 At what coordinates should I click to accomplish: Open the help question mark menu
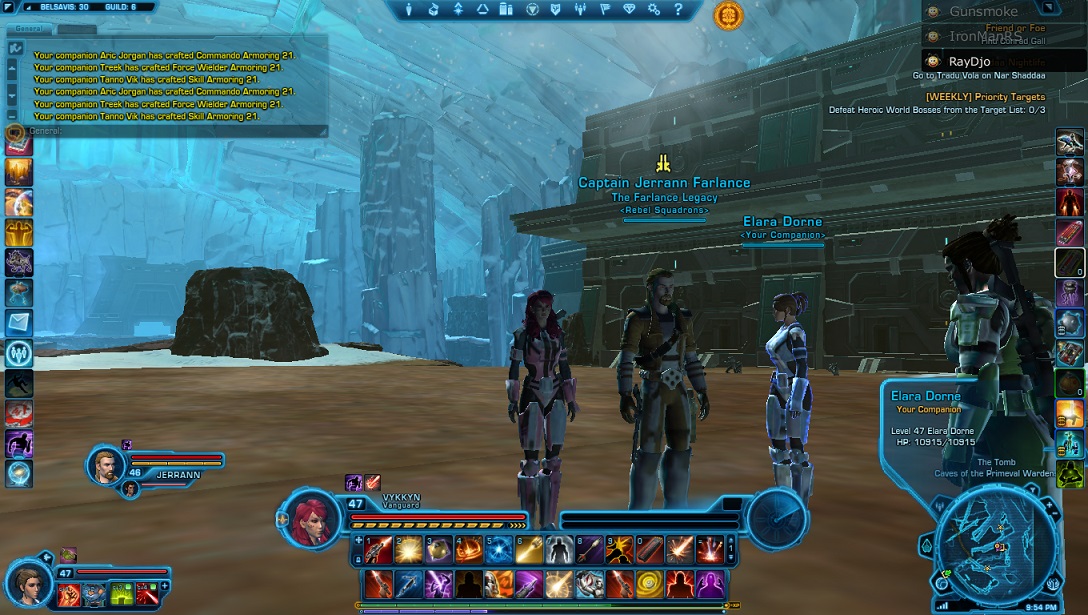click(x=676, y=10)
